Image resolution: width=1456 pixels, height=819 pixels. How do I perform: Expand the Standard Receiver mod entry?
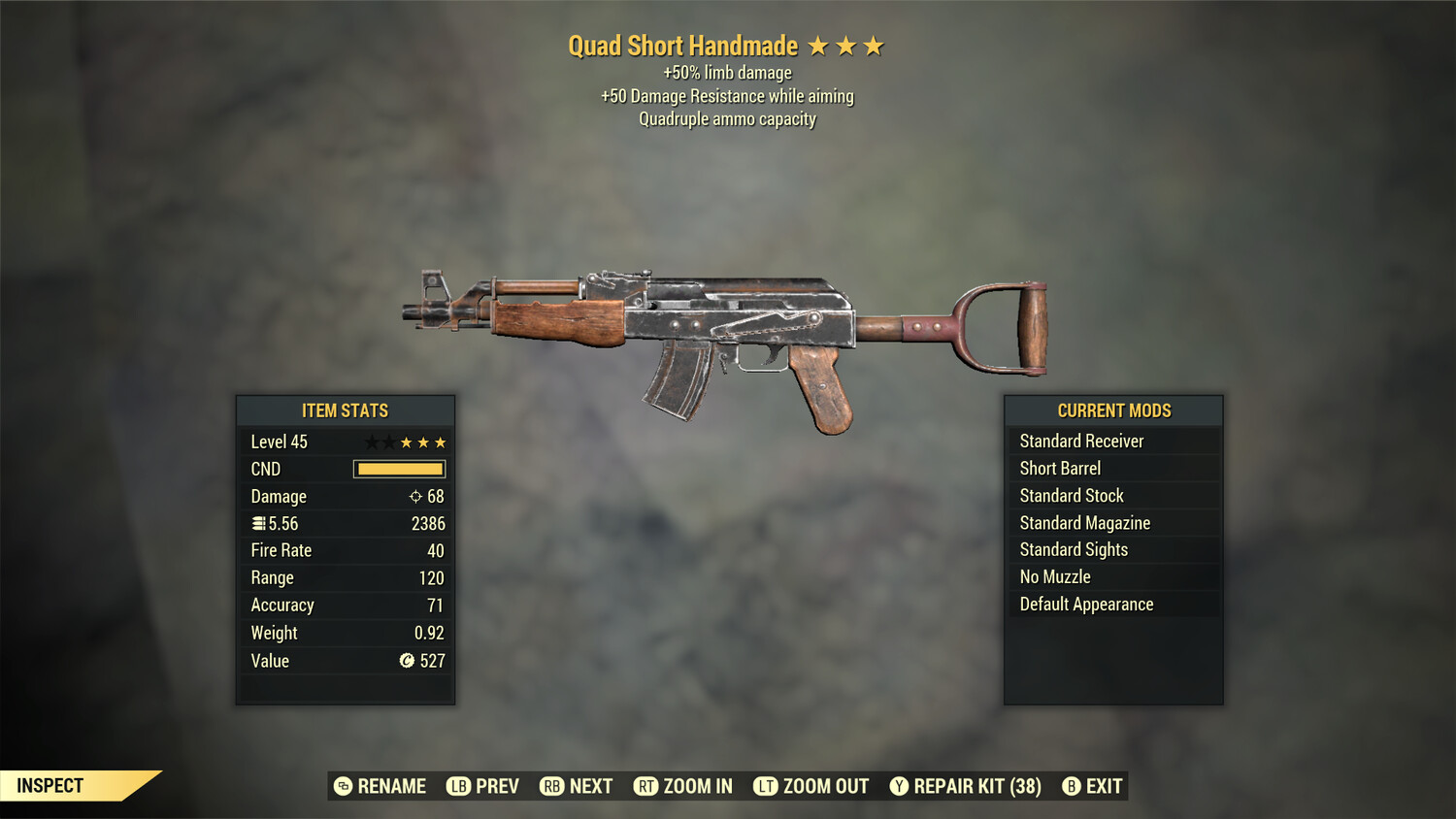(x=1081, y=441)
